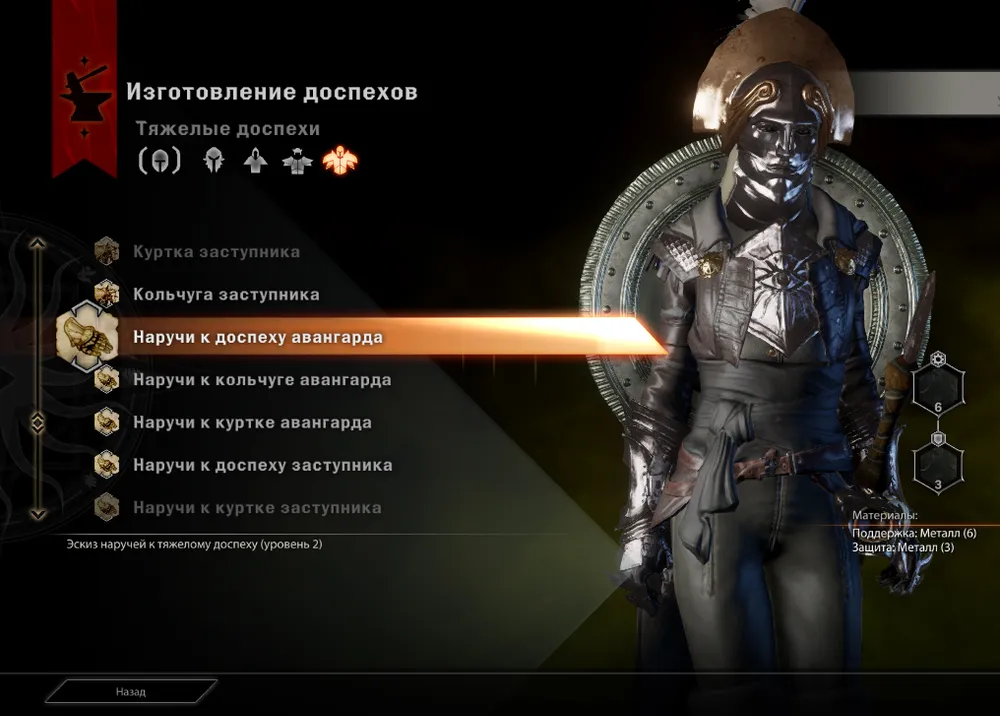
Task: Open the defense material slot requiring 3 metal
Action: (938, 465)
